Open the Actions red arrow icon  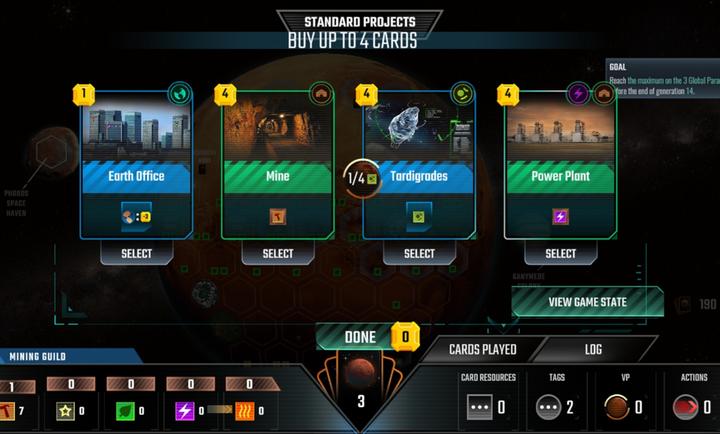[x=686, y=407]
